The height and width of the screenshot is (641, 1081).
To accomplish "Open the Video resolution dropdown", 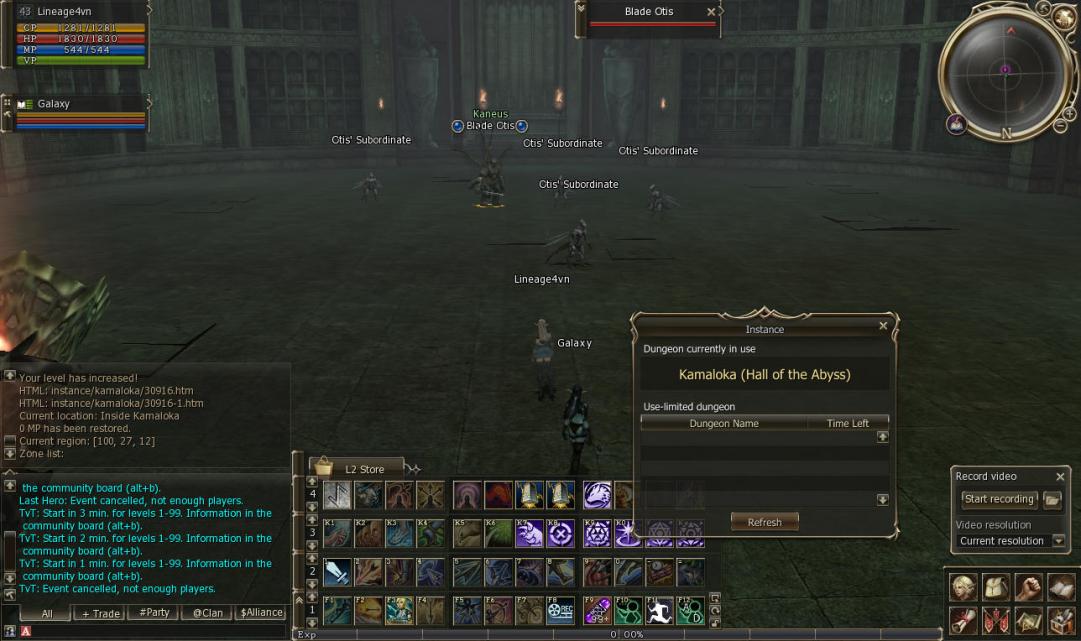I will point(1058,541).
